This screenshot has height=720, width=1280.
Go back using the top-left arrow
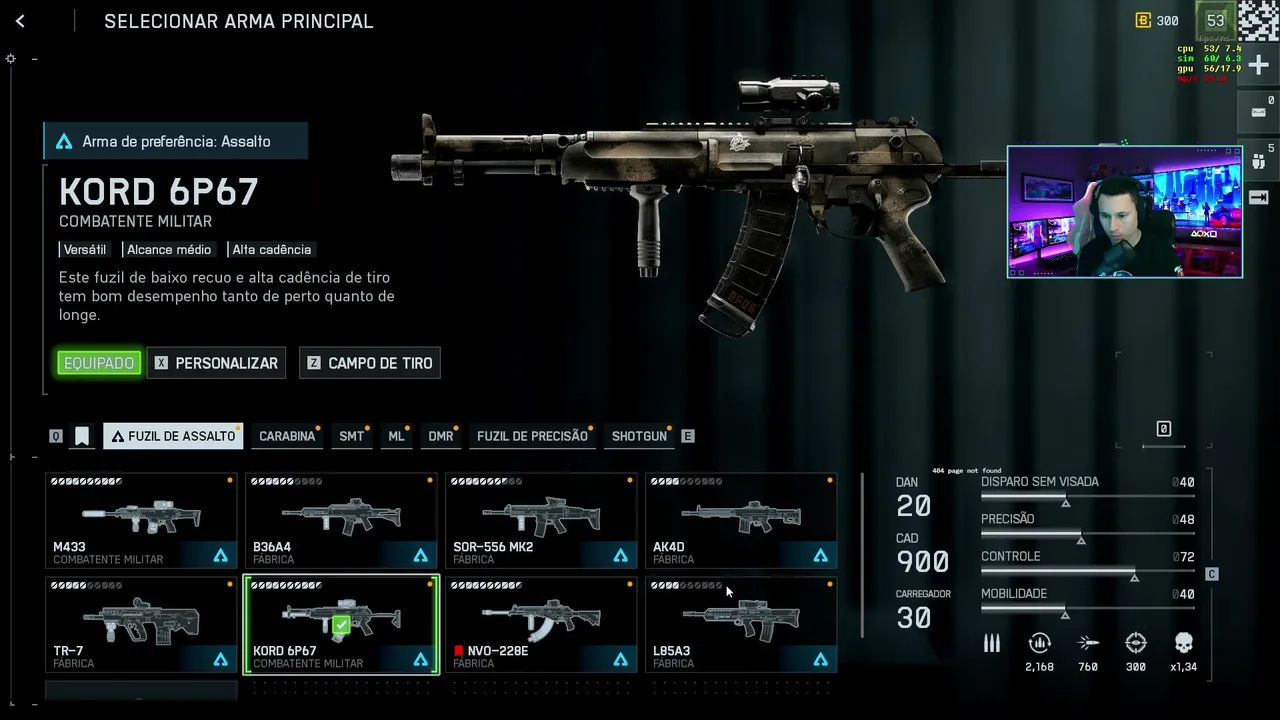[x=20, y=21]
